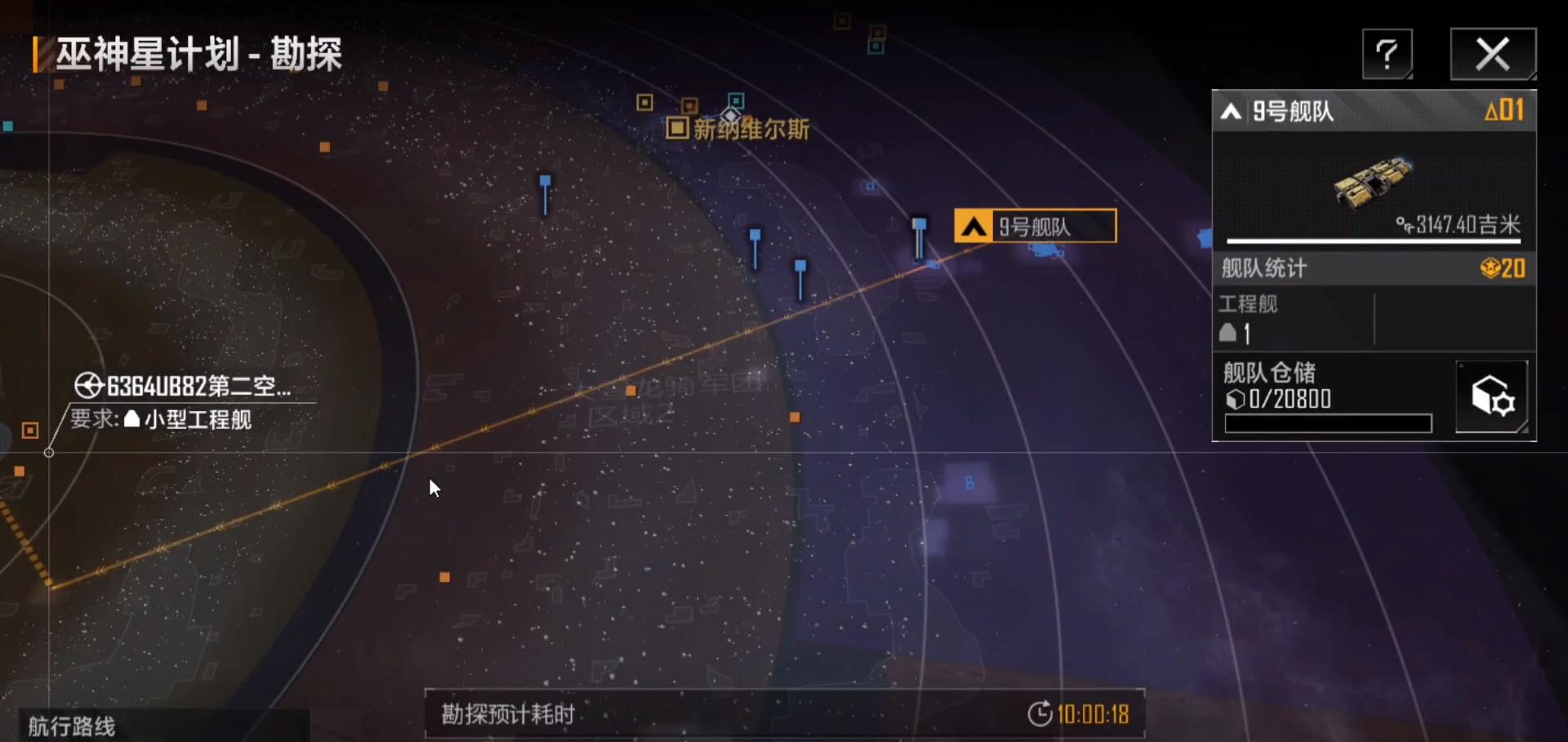Click the 6364UB82 station compass icon
Screen dimensions: 1568x742
pyautogui.click(x=88, y=385)
